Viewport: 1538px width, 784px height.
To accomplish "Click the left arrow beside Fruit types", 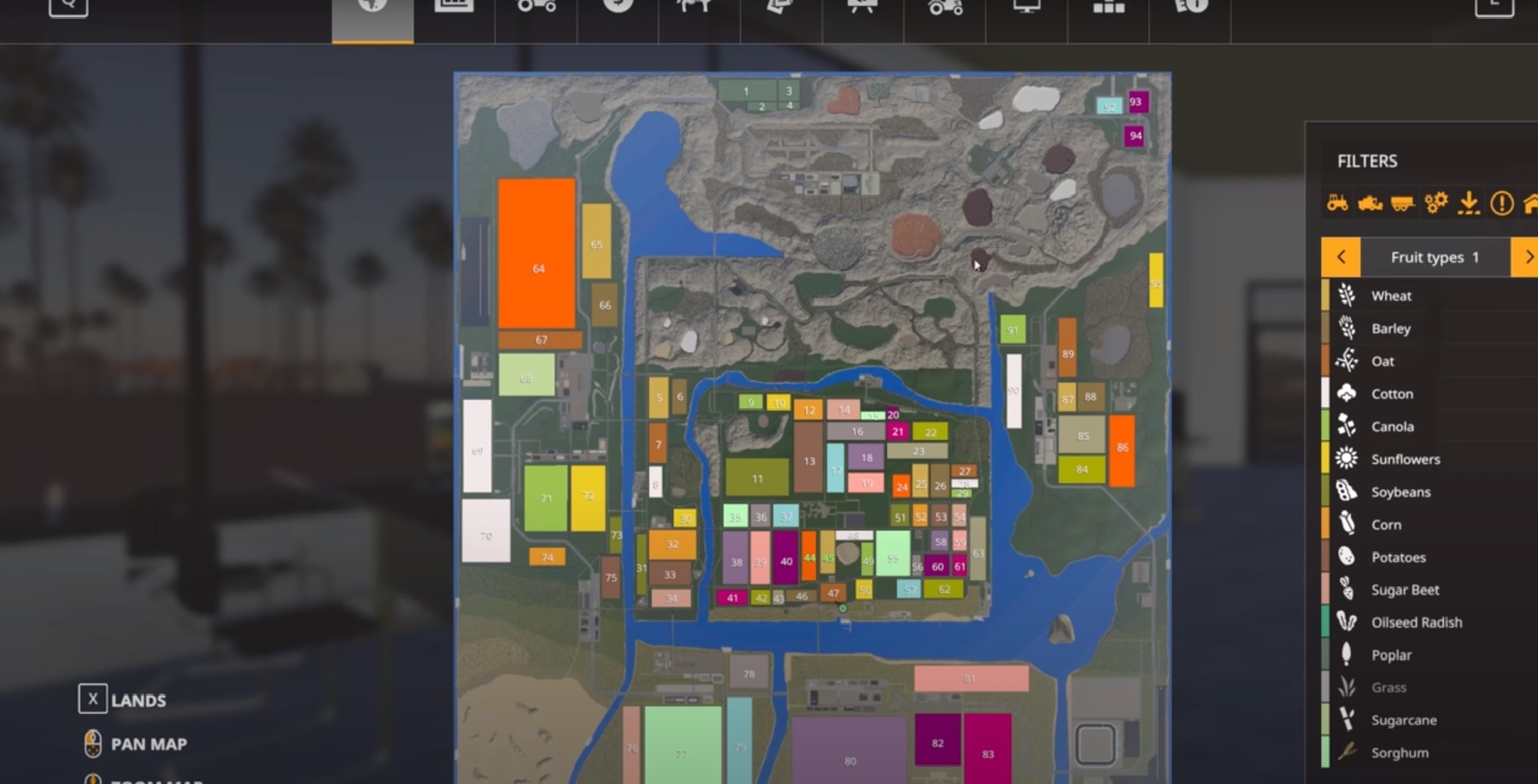I will pos(1341,257).
